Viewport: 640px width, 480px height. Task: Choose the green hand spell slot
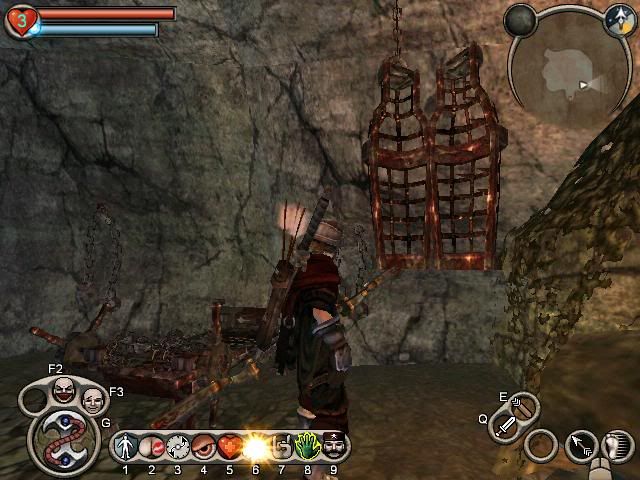[x=307, y=446]
